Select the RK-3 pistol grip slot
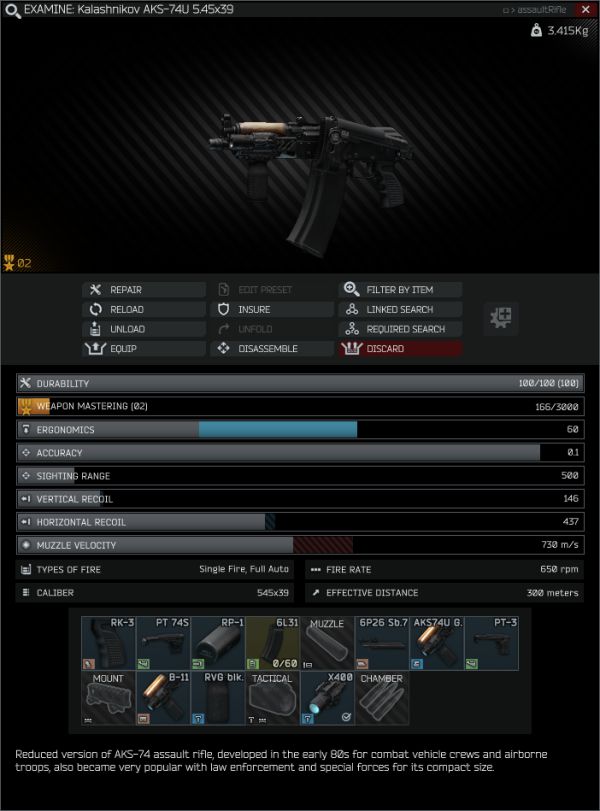 pos(108,643)
